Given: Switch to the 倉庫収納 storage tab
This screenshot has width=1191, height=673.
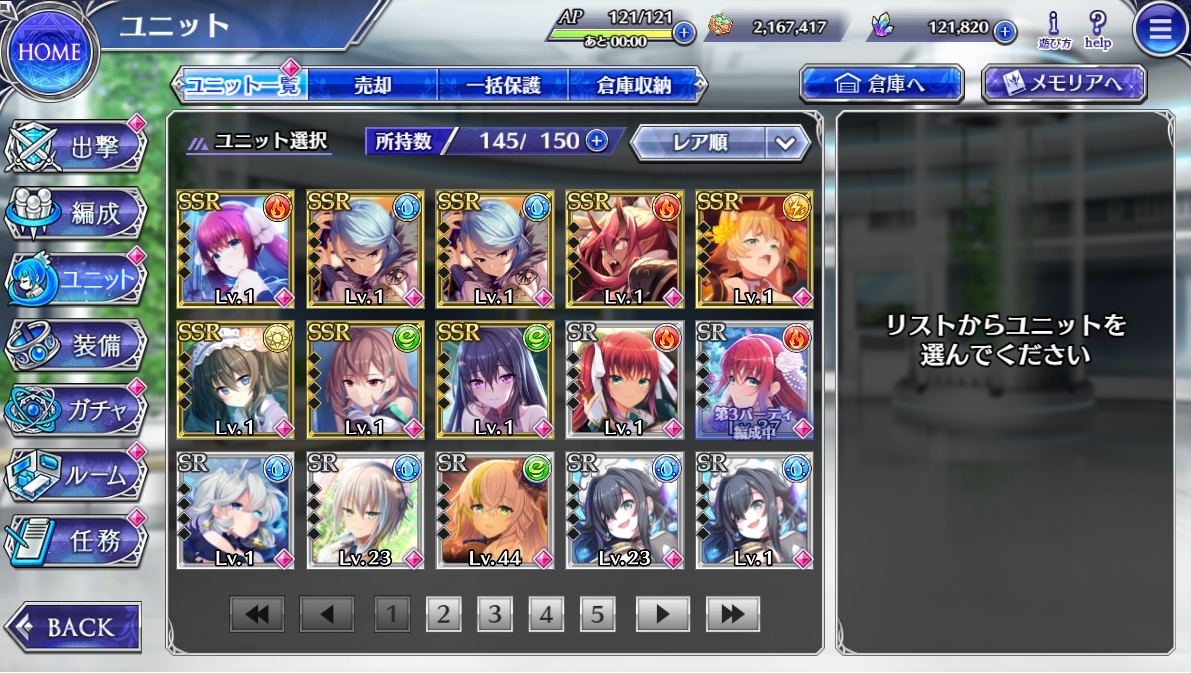Looking at the screenshot, I should (x=632, y=85).
